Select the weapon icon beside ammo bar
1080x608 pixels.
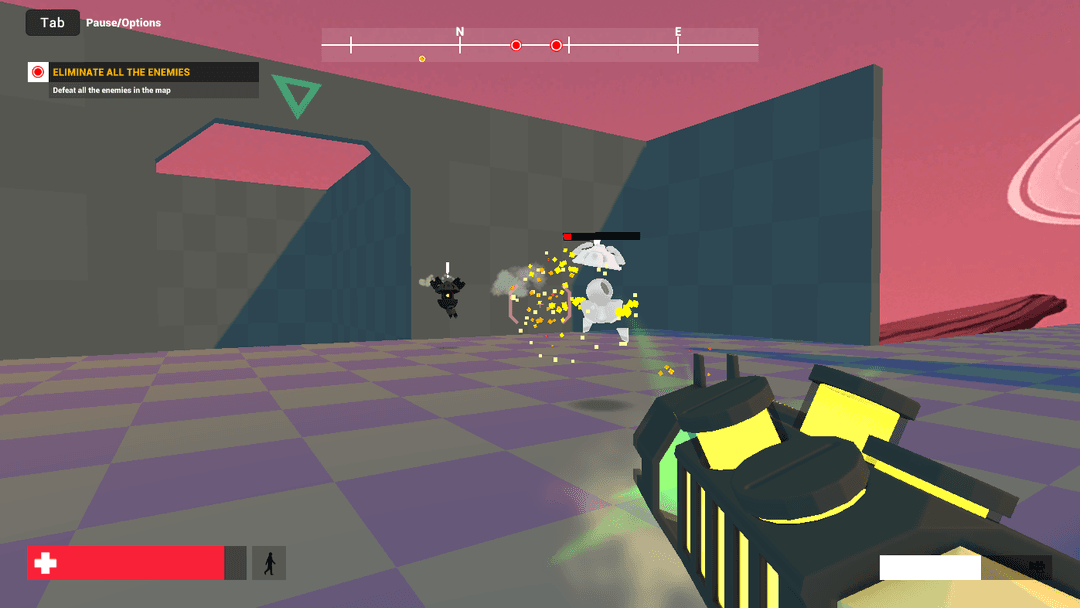[x=1035, y=568]
